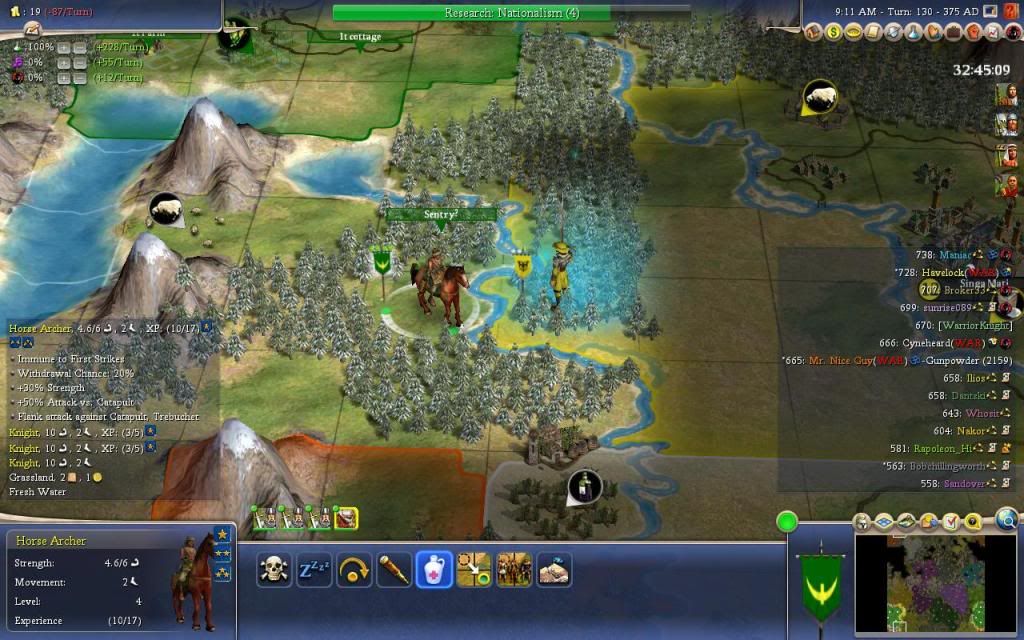Open the financial advisor dollar icon
1024x640 pixels.
[833, 33]
